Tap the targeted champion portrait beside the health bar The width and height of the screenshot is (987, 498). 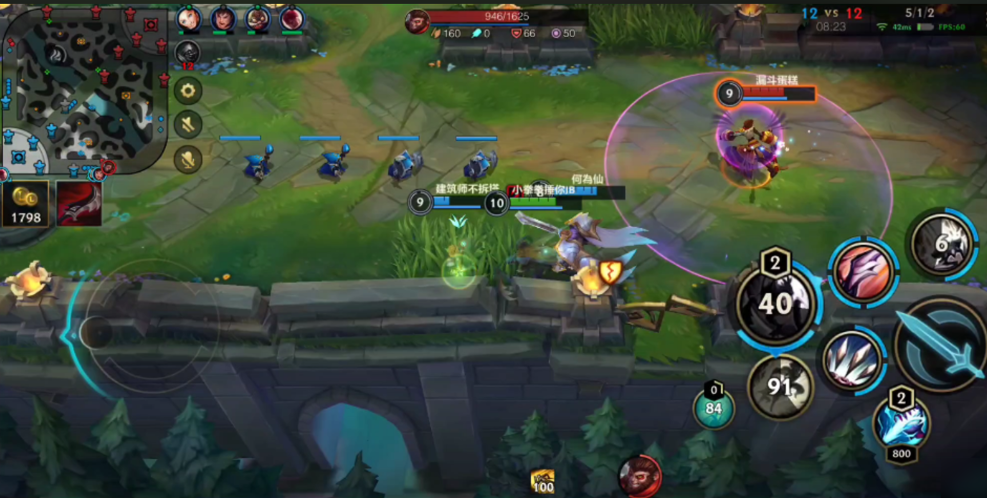click(417, 18)
